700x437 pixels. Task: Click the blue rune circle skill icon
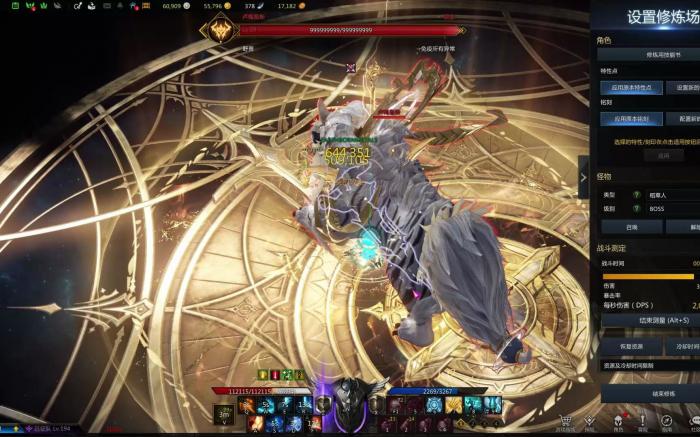[x=433, y=404]
